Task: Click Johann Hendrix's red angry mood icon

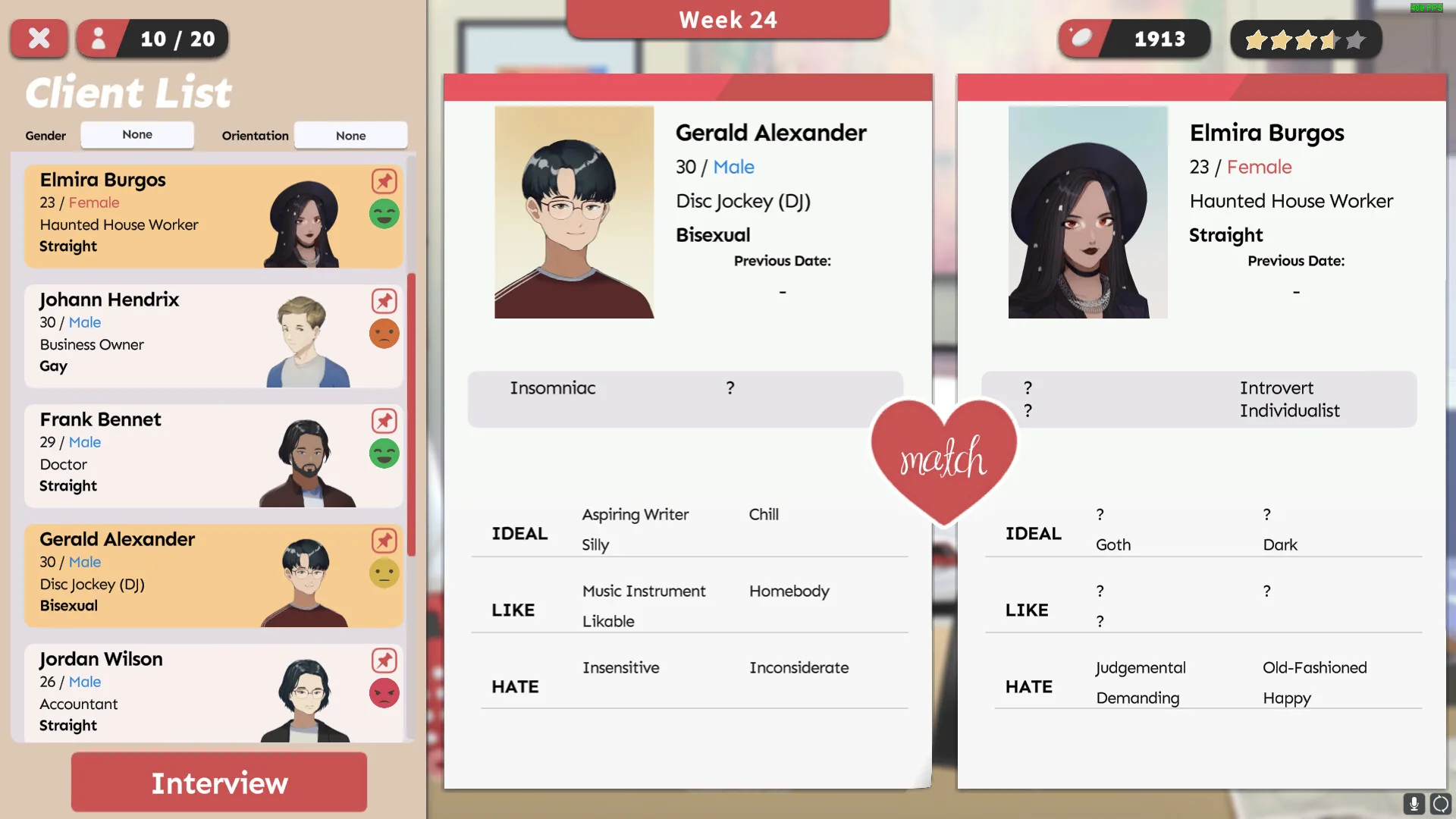Action: [x=384, y=333]
